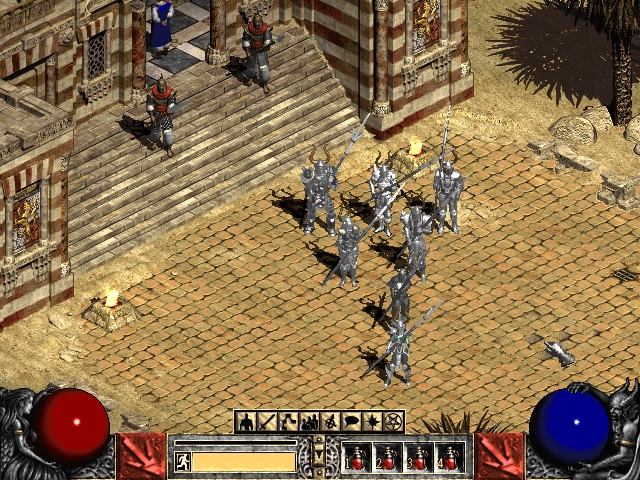Open the inventory via sword icon
The image size is (640, 480).
(267, 422)
